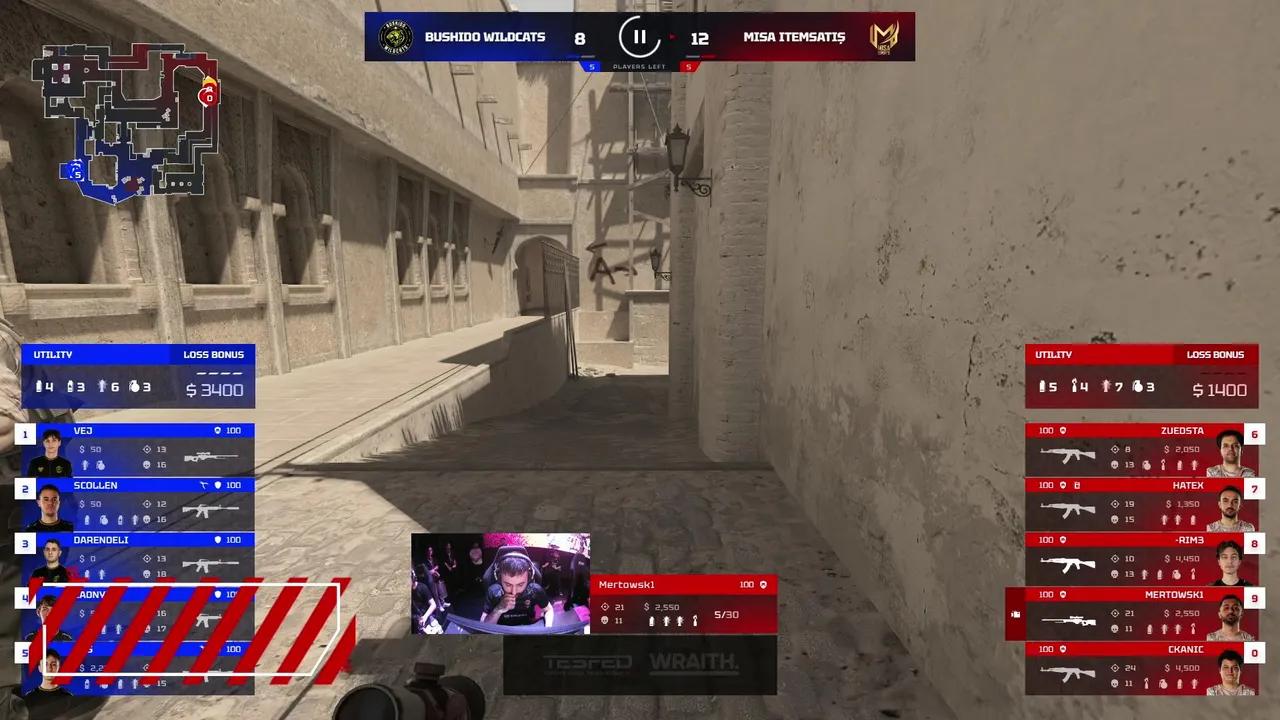Select VEJ's player row
The width and height of the screenshot is (1280, 720).
pos(138,449)
